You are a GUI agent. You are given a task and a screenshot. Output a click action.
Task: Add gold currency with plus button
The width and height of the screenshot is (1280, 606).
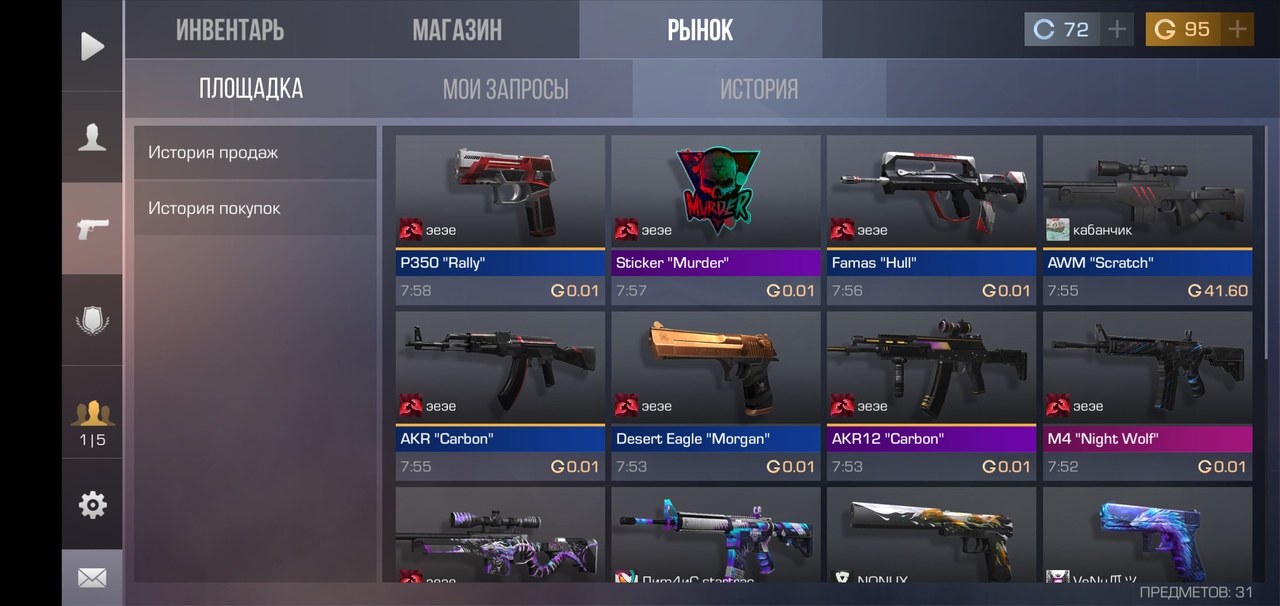[x=1237, y=29]
